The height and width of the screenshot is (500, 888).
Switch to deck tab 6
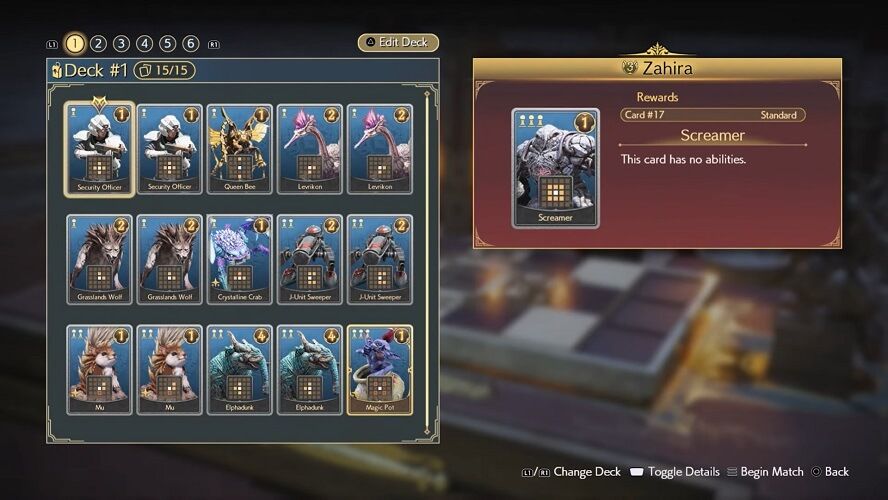(x=190, y=43)
